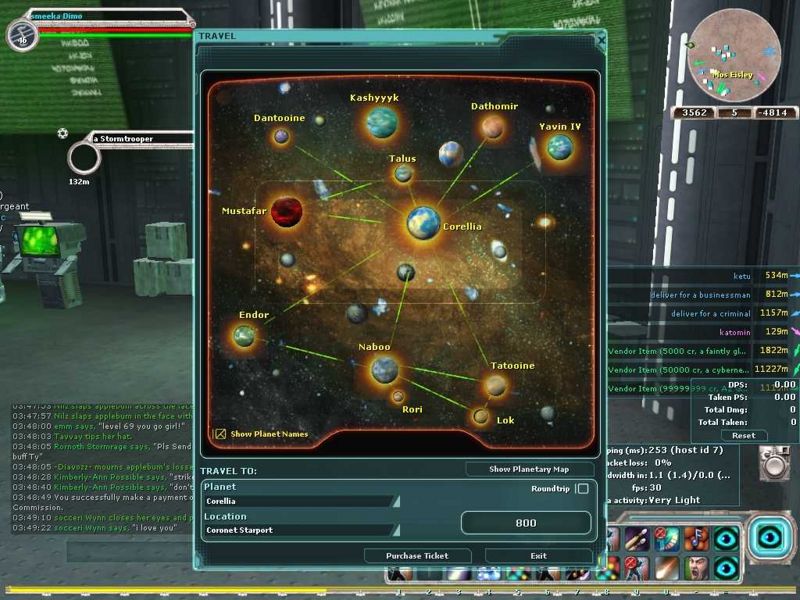
Task: Reset the DPS damage meter
Action: pyautogui.click(x=743, y=435)
